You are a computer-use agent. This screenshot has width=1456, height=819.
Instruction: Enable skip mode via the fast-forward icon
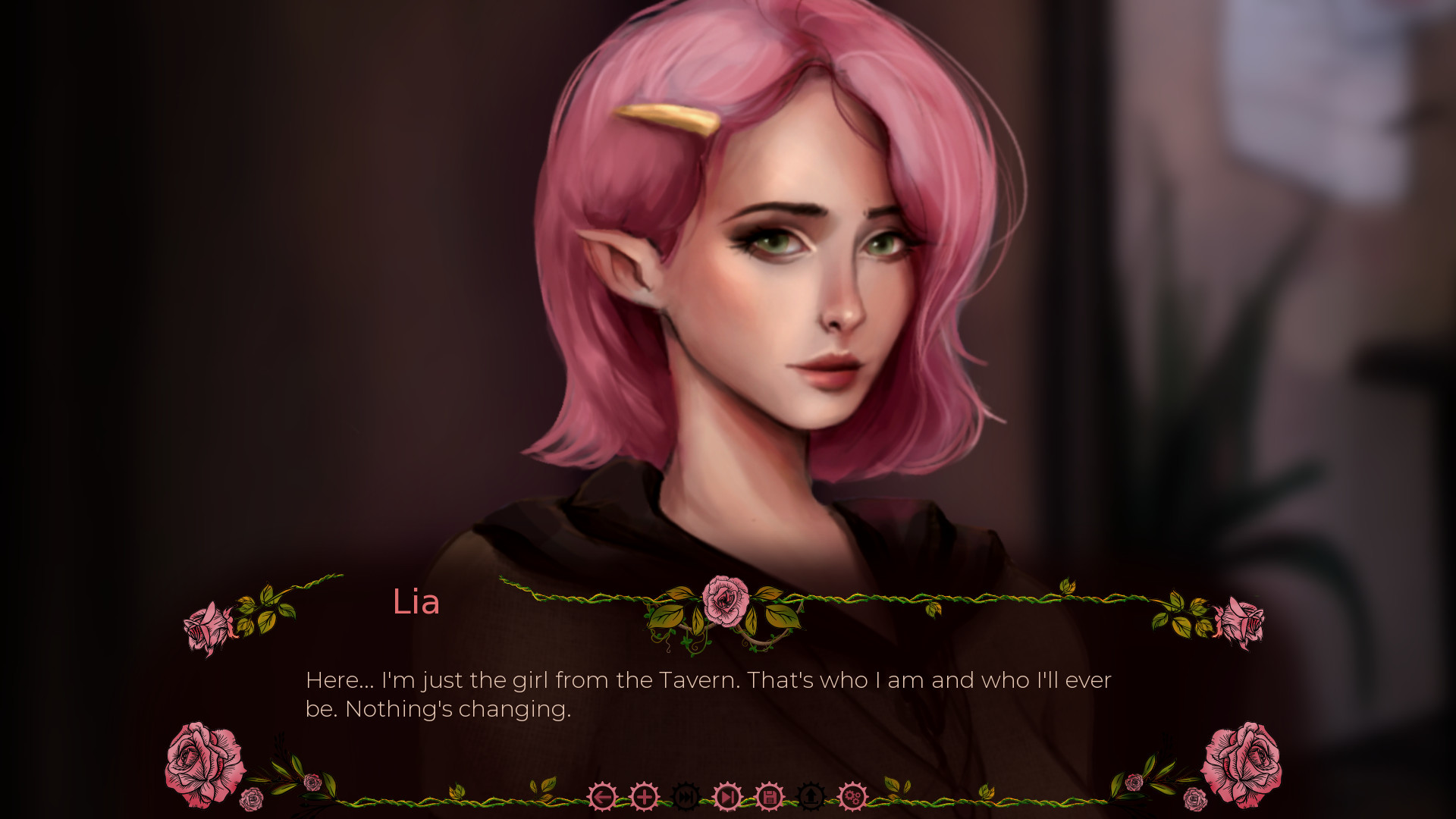(685, 797)
